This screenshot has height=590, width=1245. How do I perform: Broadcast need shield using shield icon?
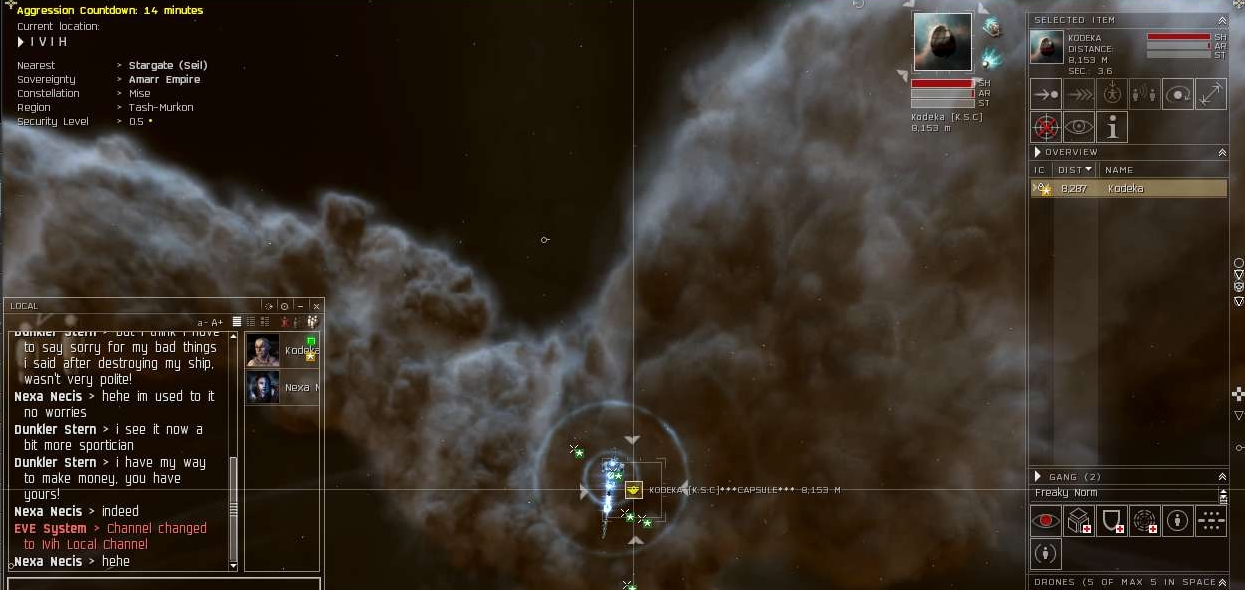[1112, 521]
